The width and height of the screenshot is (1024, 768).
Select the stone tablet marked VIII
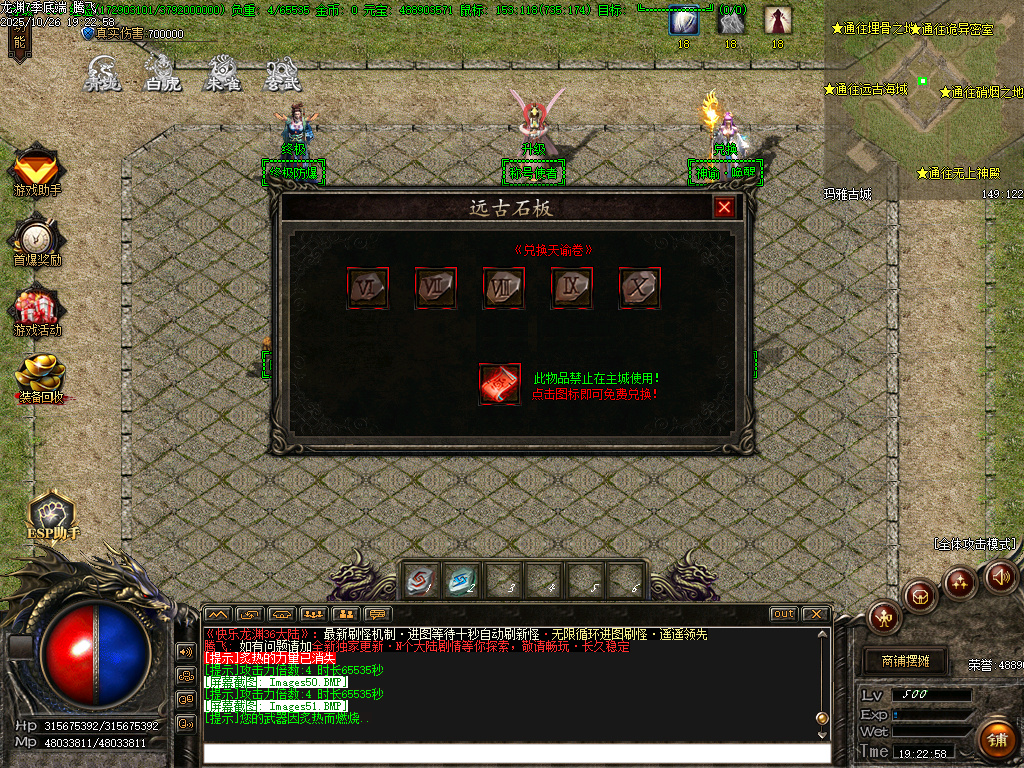(x=502, y=288)
